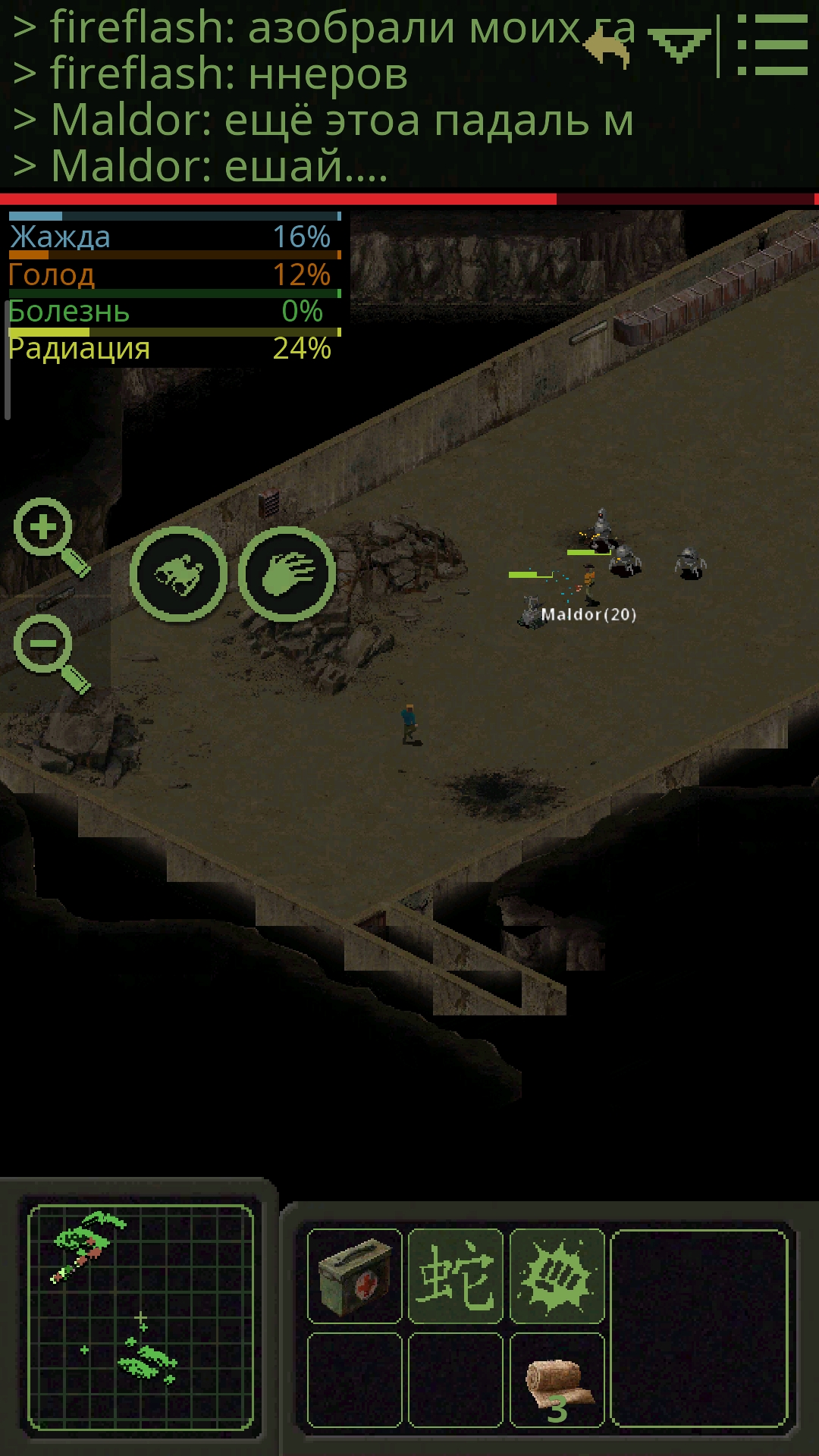Activate the hand interact button

point(287,574)
